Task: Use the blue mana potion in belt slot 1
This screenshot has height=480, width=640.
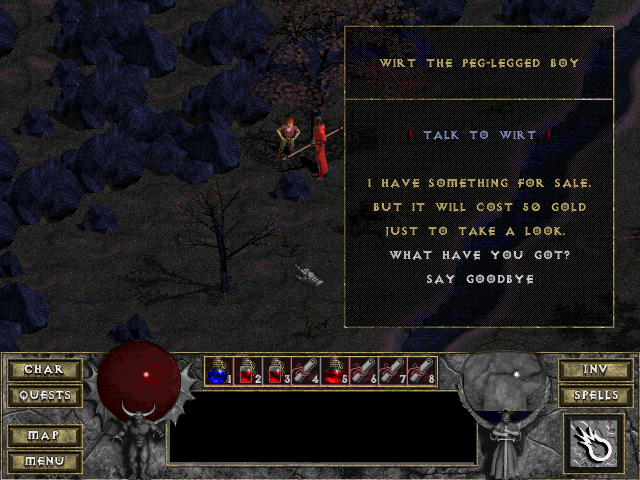Action: click(219, 372)
